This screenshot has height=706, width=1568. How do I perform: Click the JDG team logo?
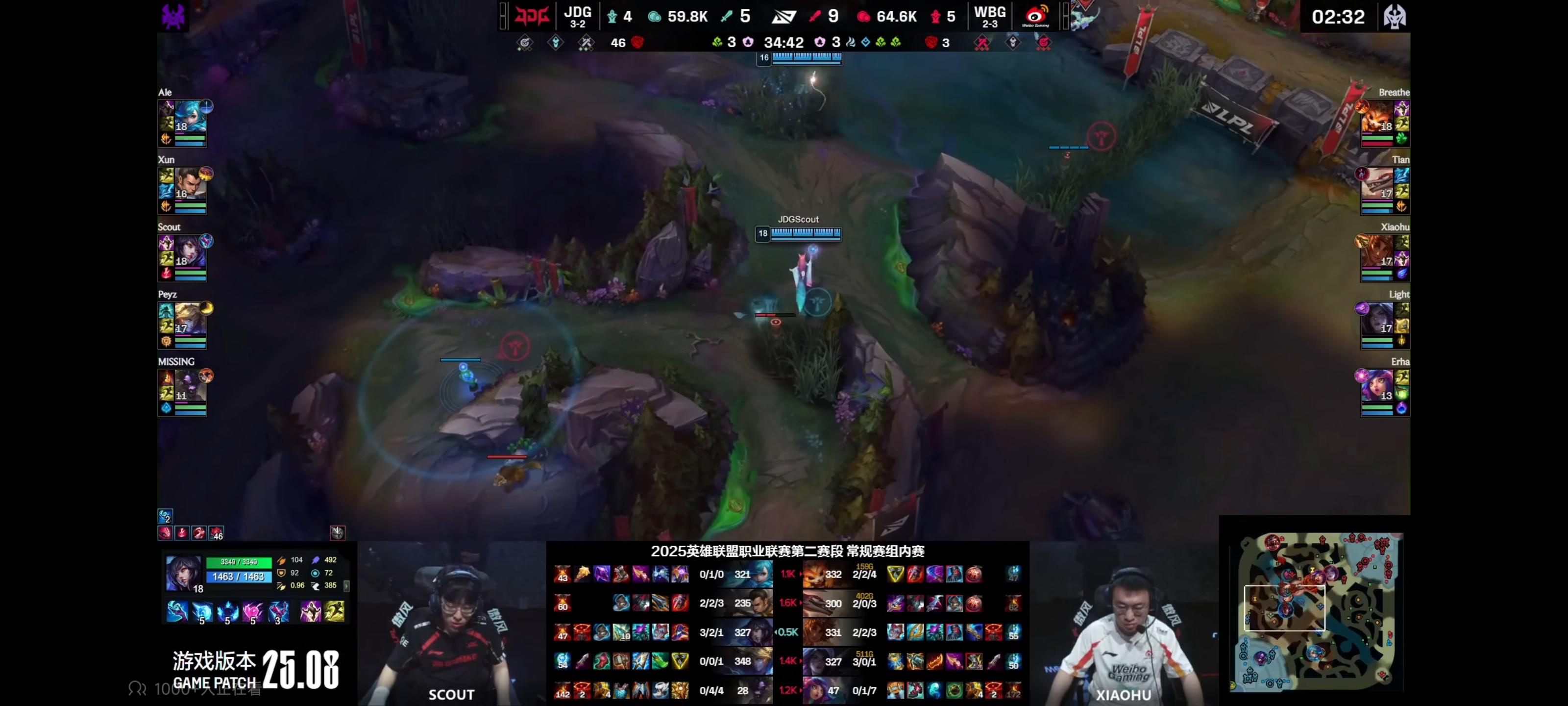(531, 17)
